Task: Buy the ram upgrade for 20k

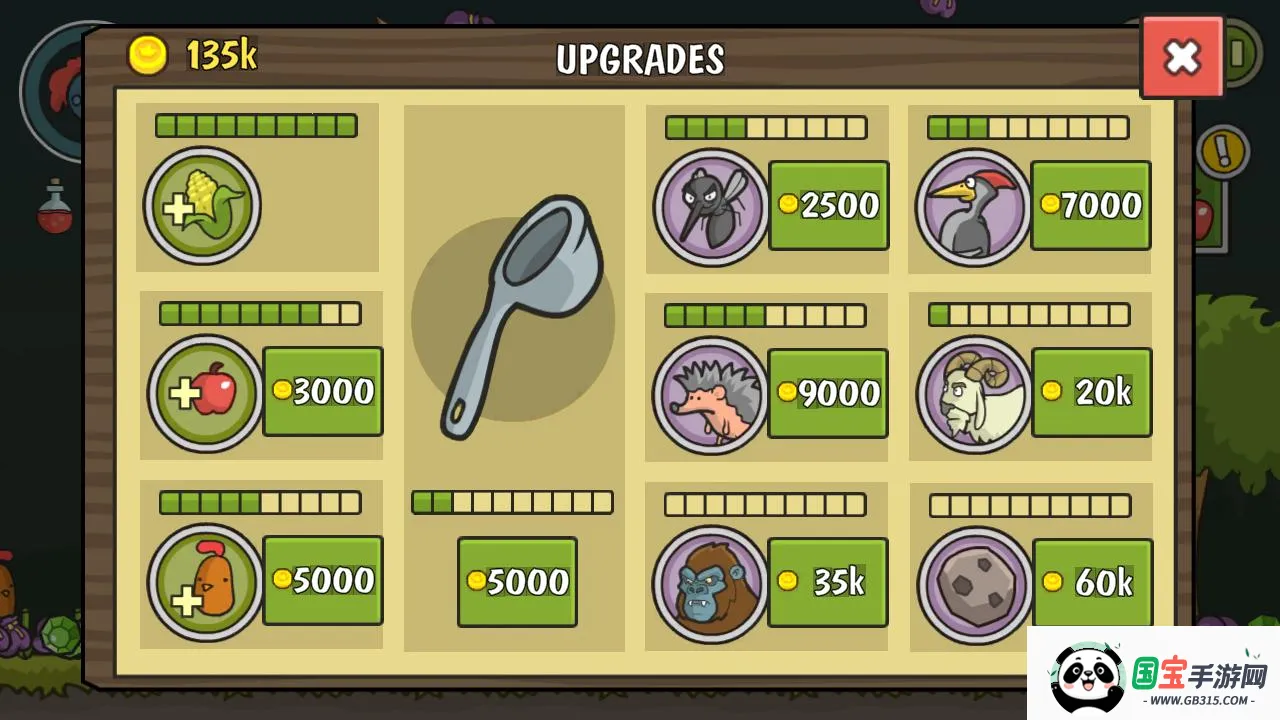Action: click(x=1091, y=392)
